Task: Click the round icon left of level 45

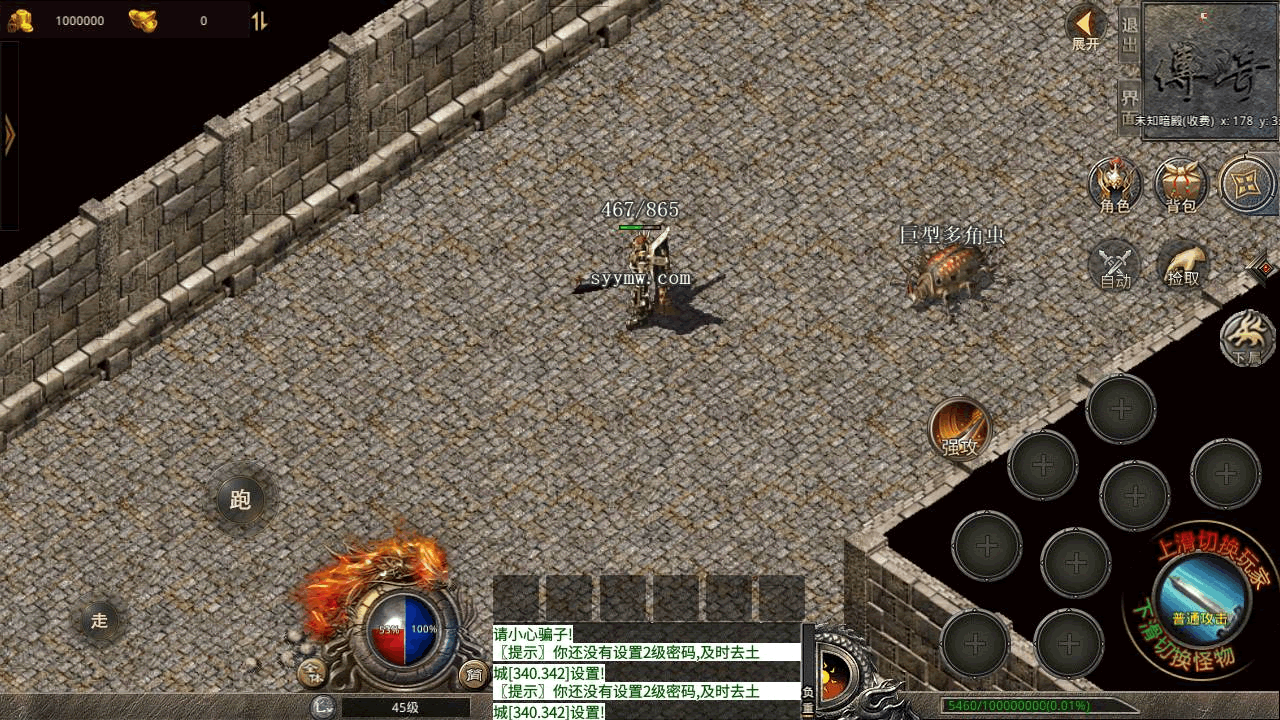Action: 322,708
